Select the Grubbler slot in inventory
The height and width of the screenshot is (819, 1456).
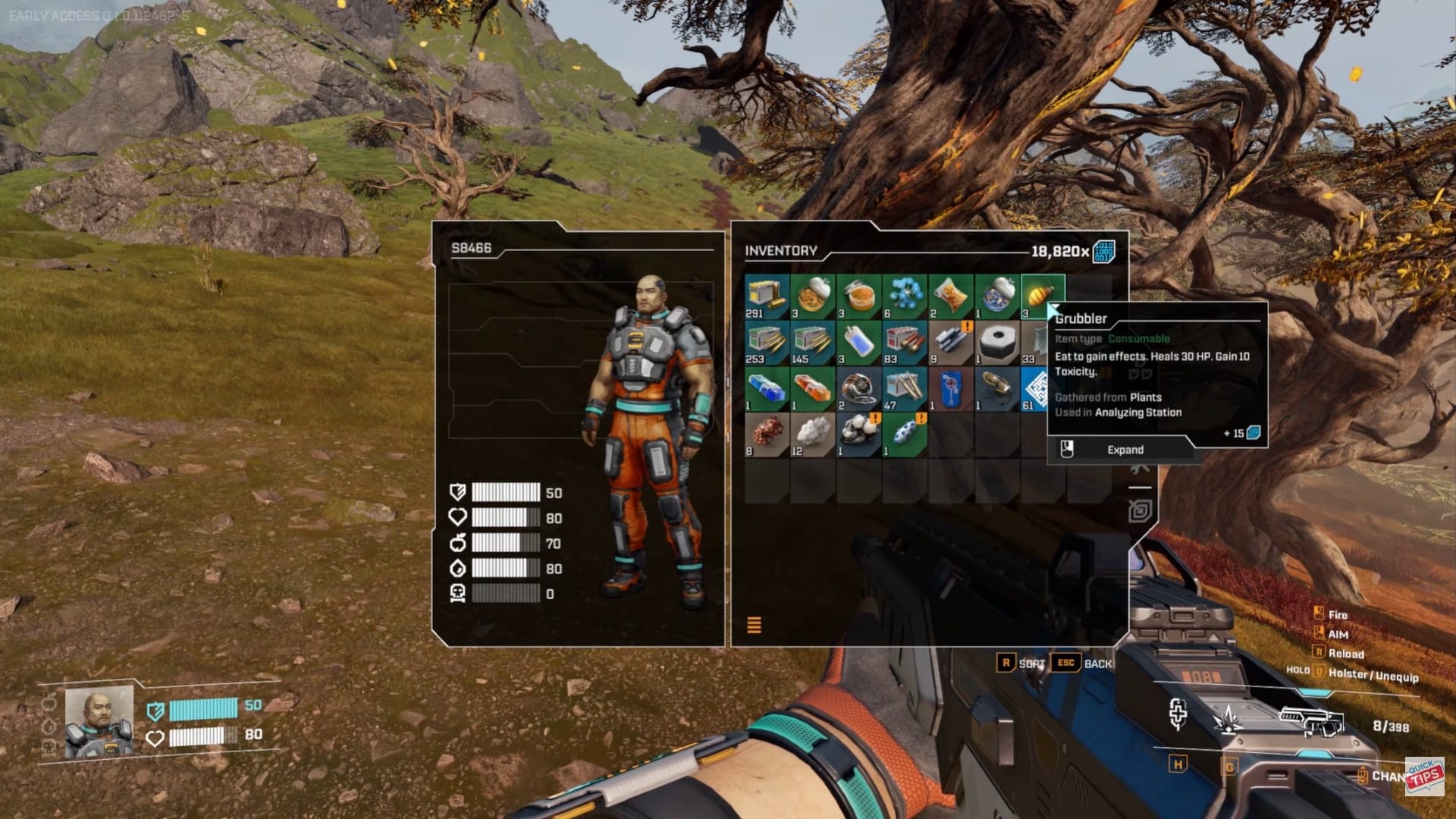(1041, 295)
